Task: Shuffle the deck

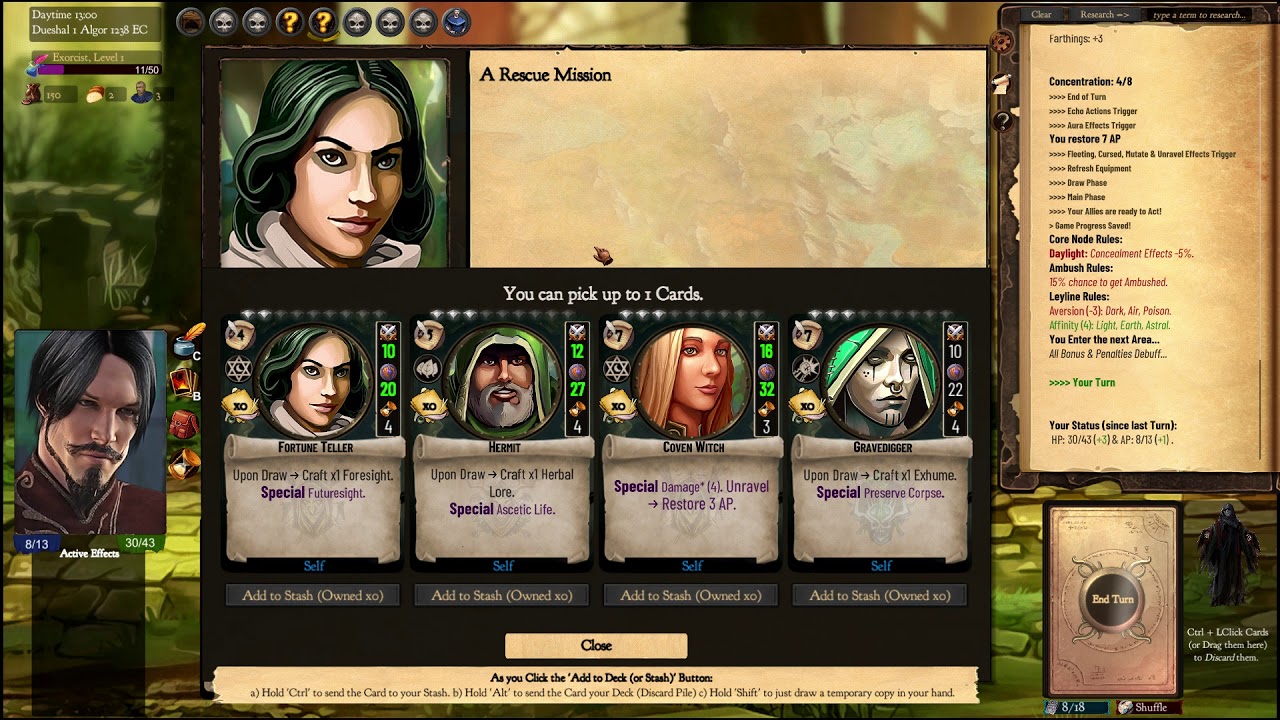Action: 1143,707
